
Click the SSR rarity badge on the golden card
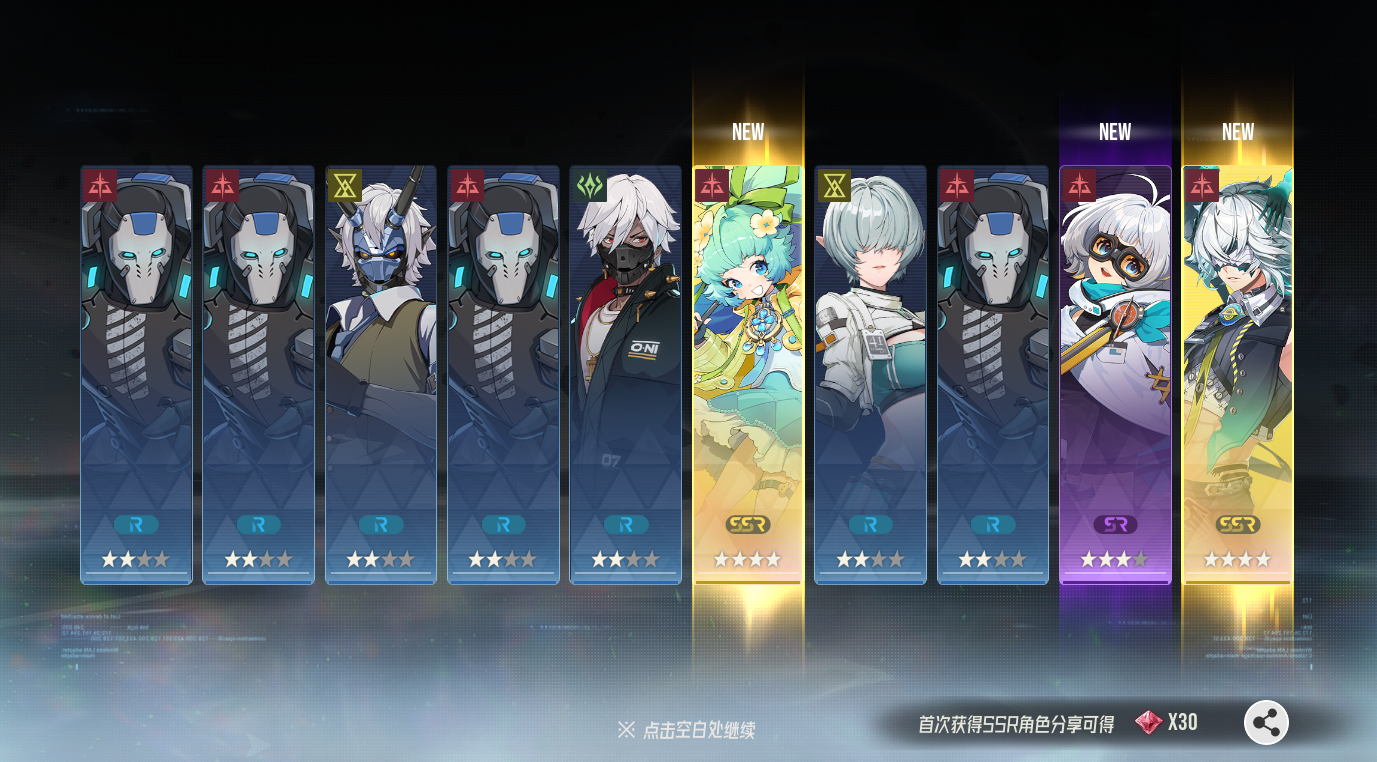tap(747, 523)
